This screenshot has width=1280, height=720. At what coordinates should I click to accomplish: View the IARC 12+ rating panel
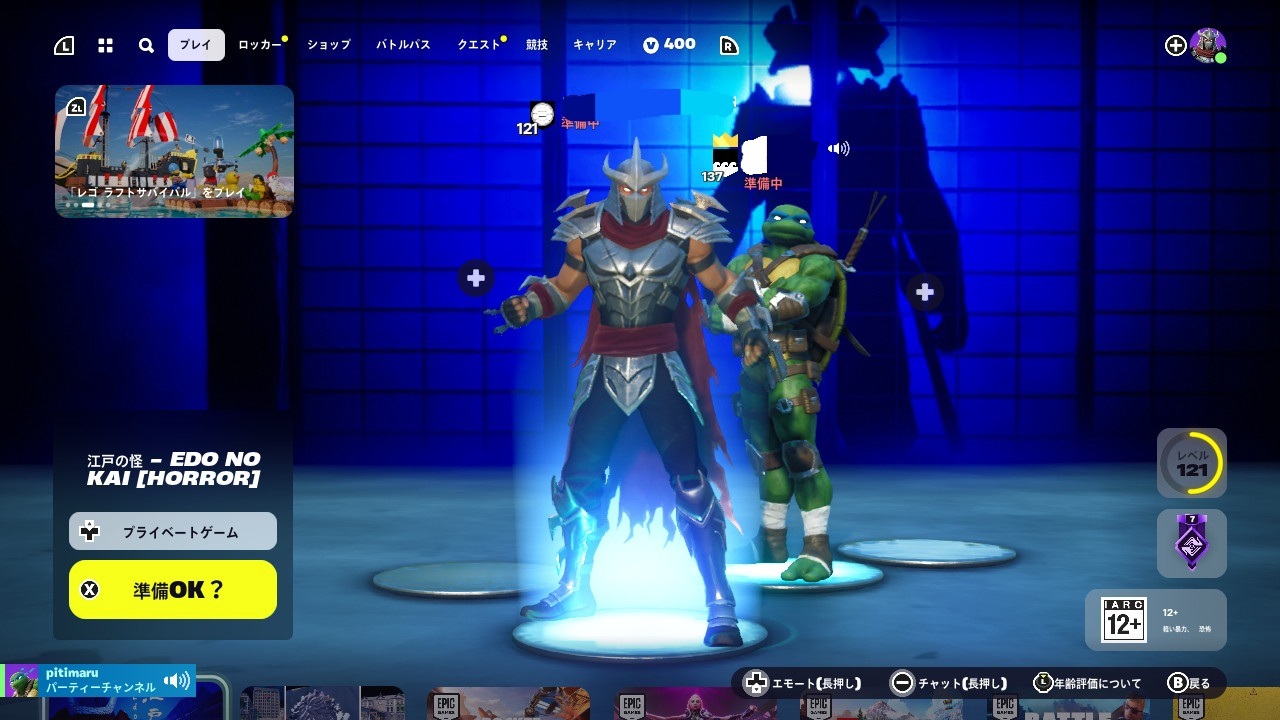tap(1156, 620)
